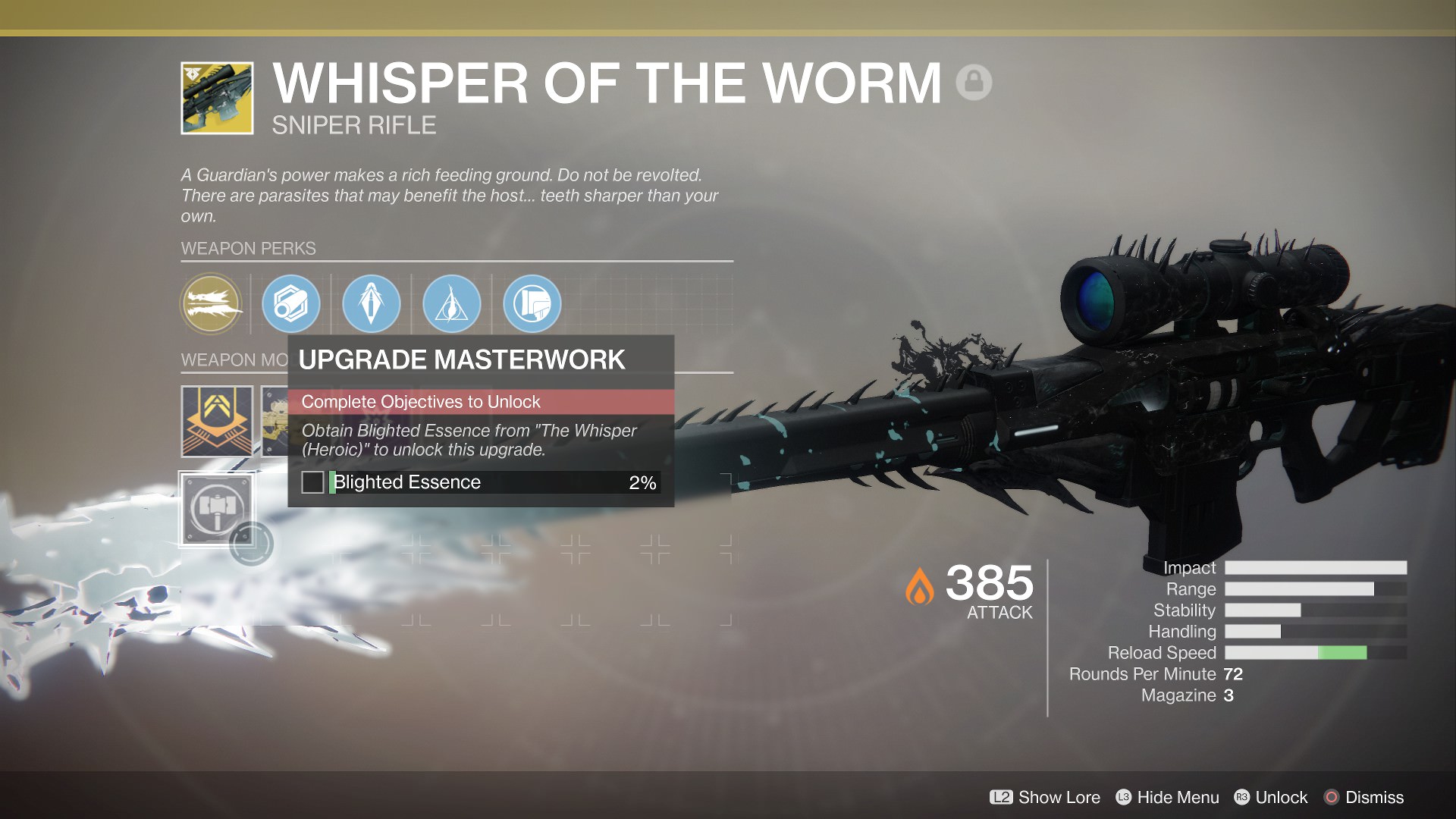Image resolution: width=1456 pixels, height=819 pixels.
Task: Click the Blighted Essence 2% progress bar
Action: coord(493,482)
